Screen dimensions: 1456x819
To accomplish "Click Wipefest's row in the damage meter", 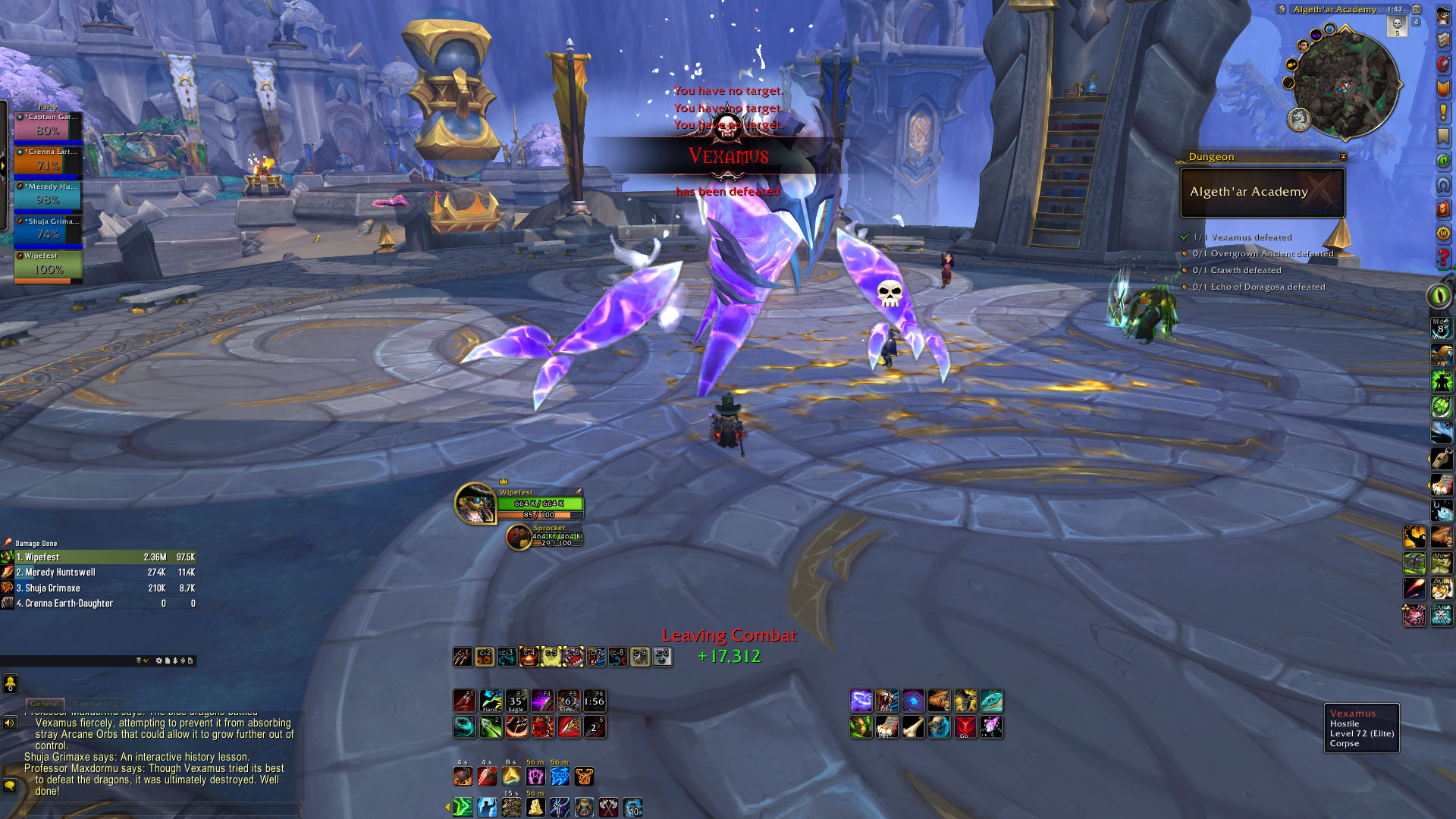I will click(99, 557).
